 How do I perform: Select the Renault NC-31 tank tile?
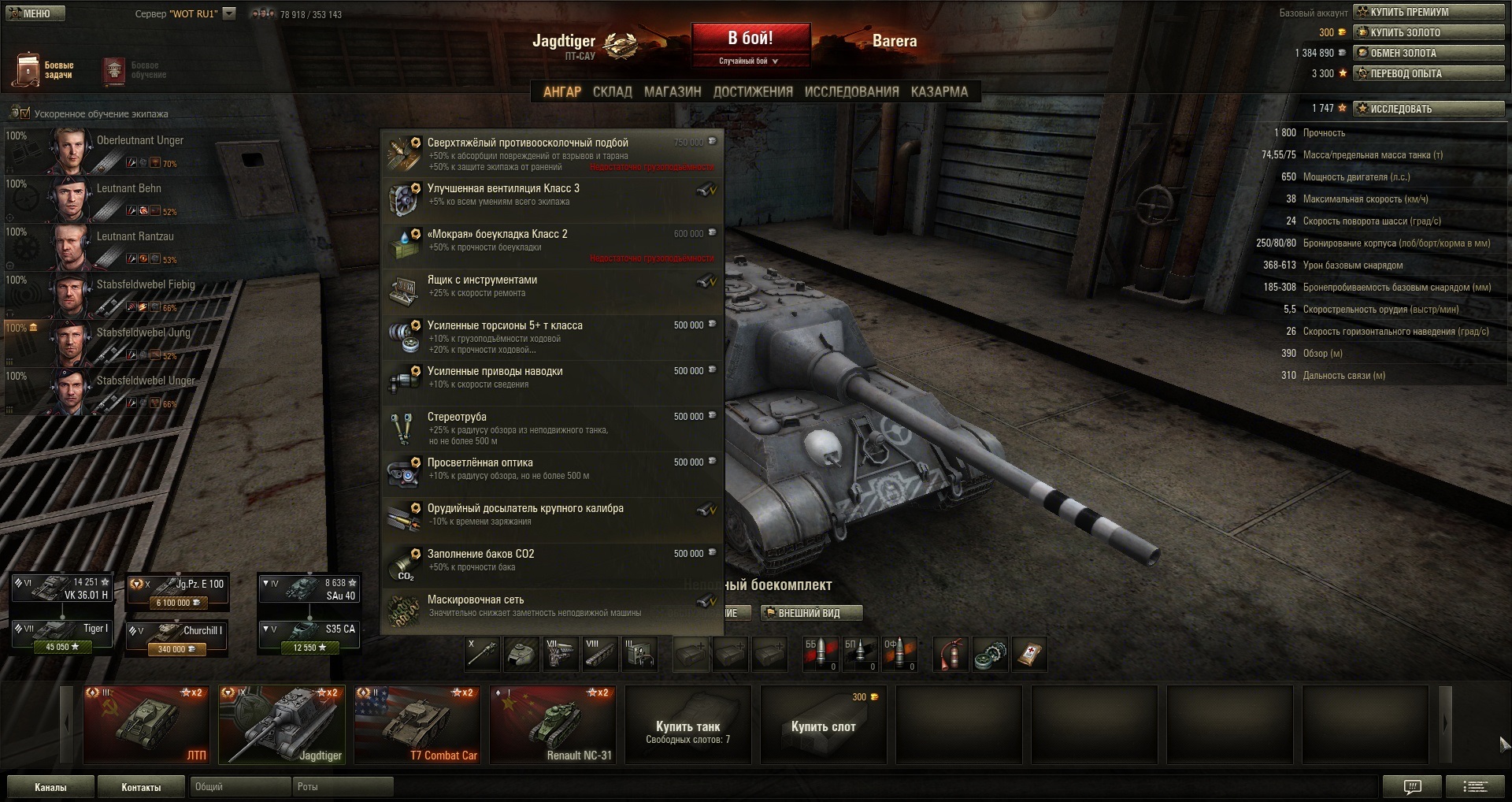553,725
